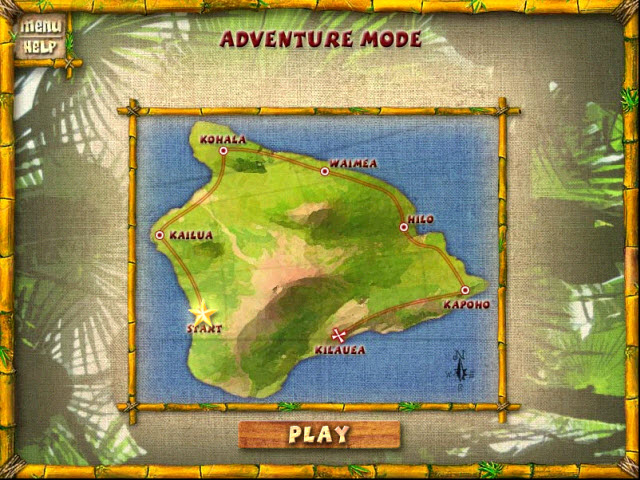Open the Menu button

[41, 27]
